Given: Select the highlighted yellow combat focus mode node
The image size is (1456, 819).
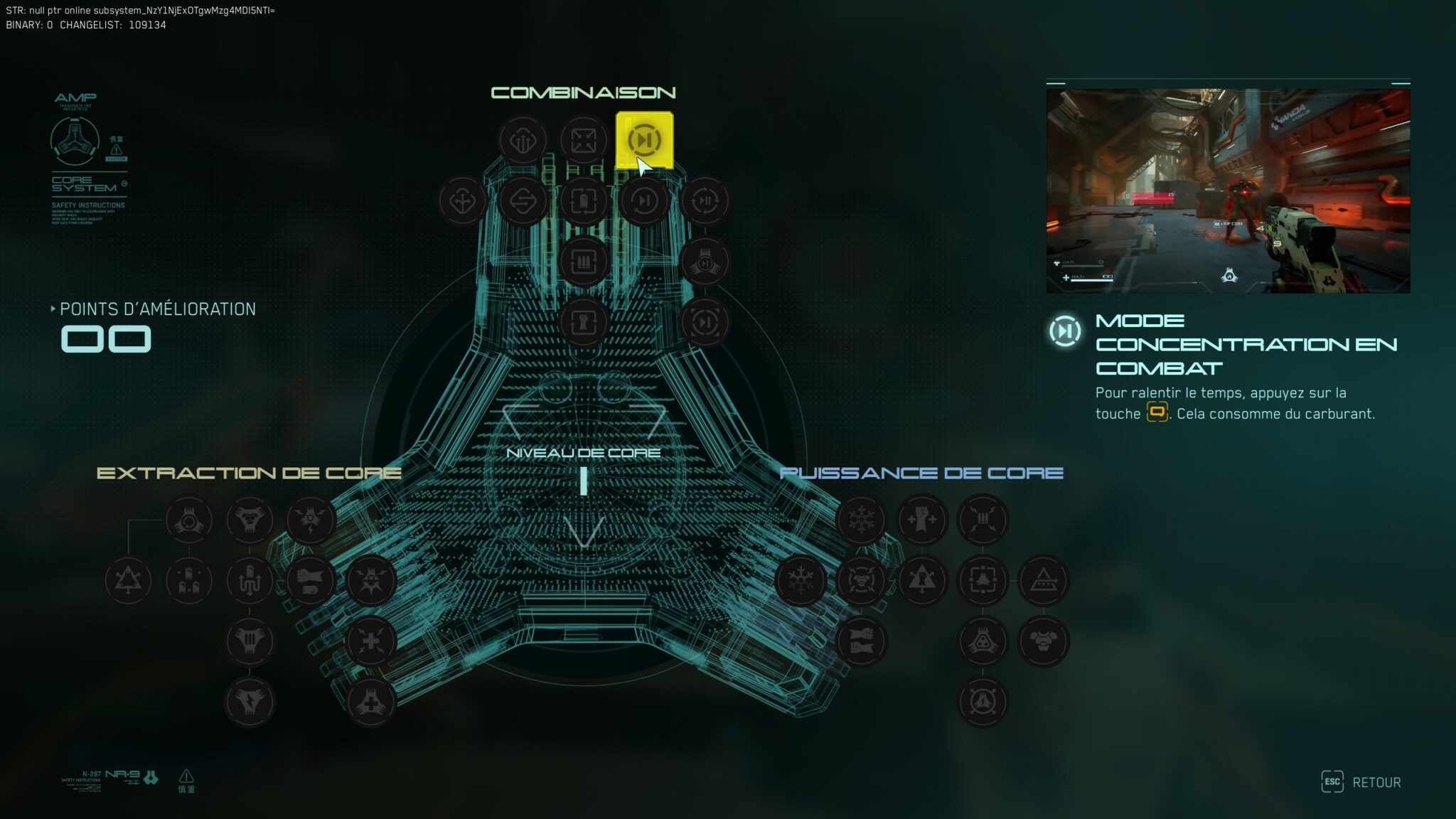Looking at the screenshot, I should [644, 140].
